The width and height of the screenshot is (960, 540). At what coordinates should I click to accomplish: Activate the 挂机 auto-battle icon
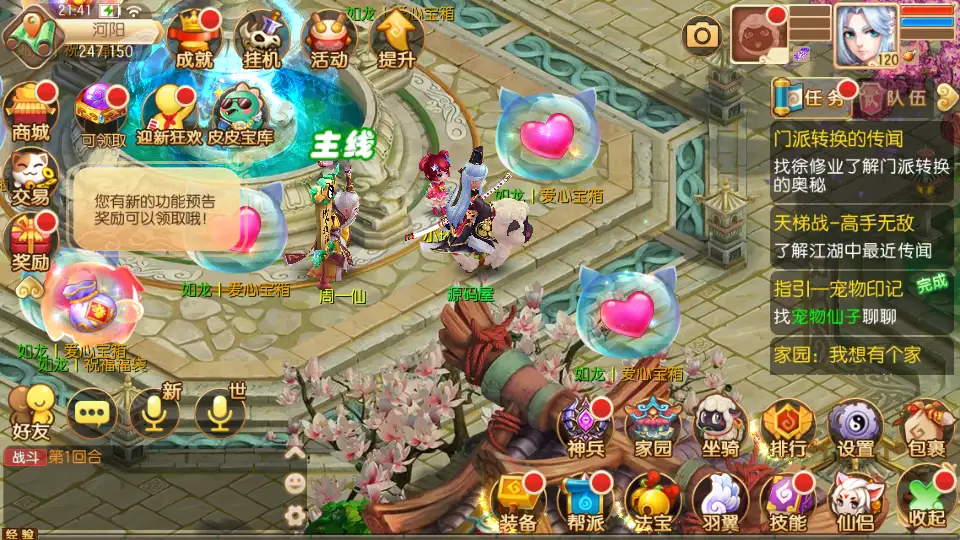click(x=262, y=38)
